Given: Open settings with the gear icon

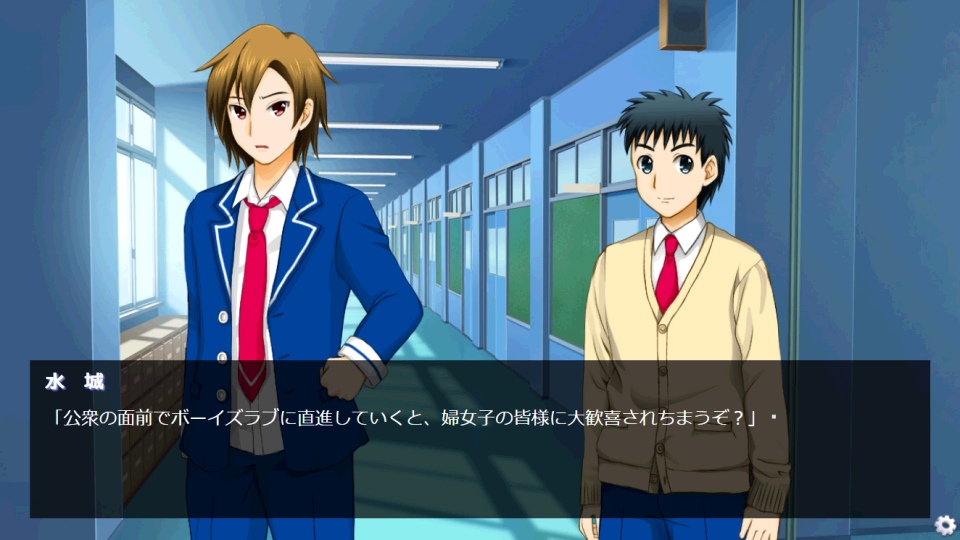Looking at the screenshot, I should tap(945, 525).
